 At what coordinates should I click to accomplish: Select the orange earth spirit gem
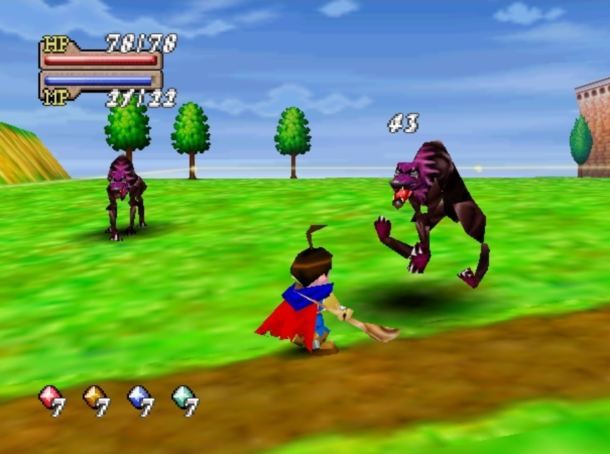click(94, 397)
